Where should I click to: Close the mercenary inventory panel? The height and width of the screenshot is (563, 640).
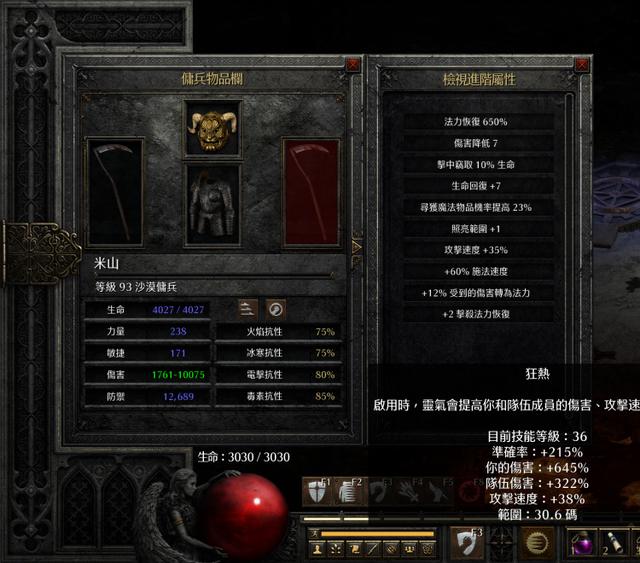click(353, 65)
